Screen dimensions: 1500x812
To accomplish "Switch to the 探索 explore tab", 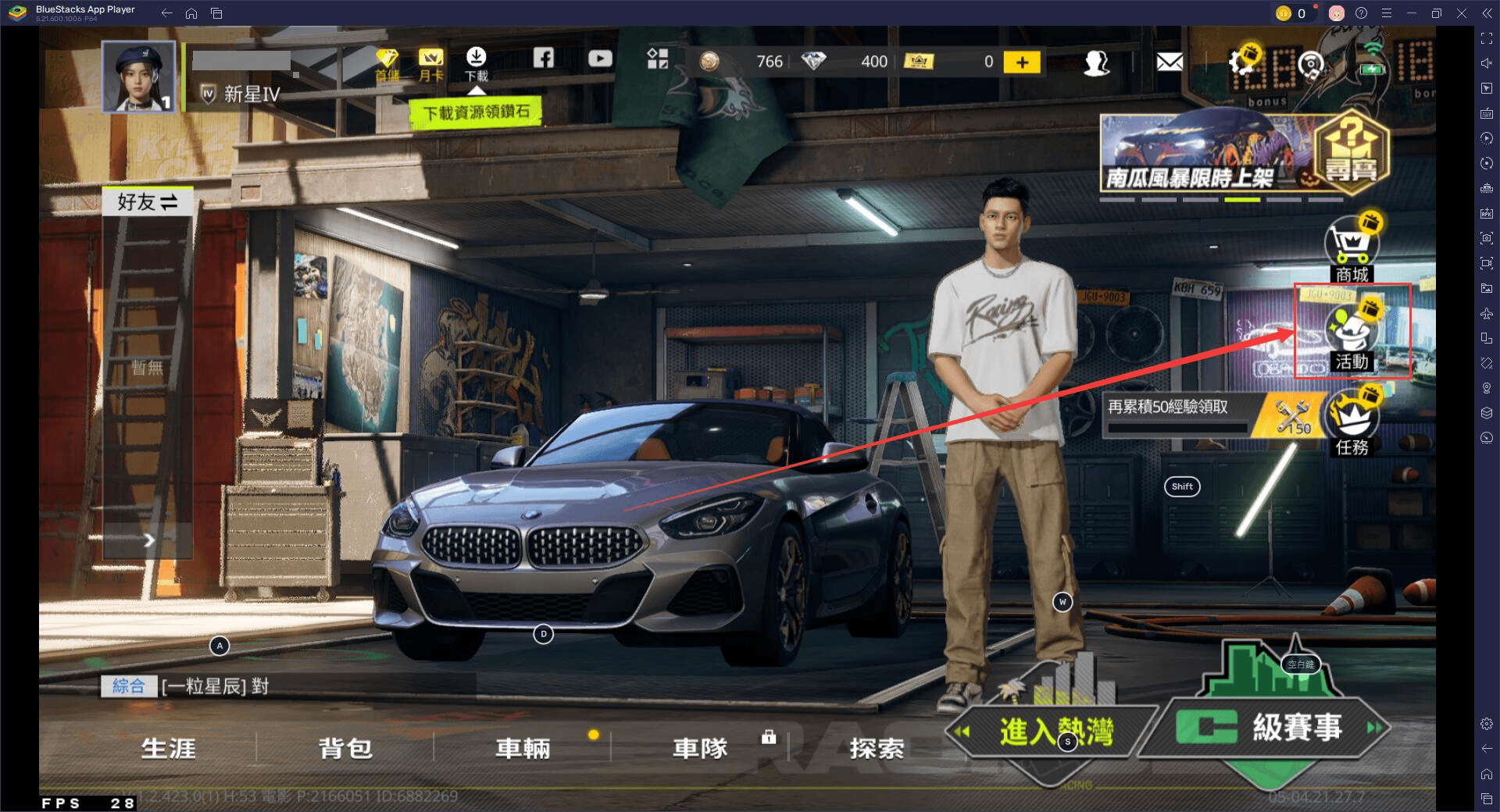I will click(x=877, y=749).
